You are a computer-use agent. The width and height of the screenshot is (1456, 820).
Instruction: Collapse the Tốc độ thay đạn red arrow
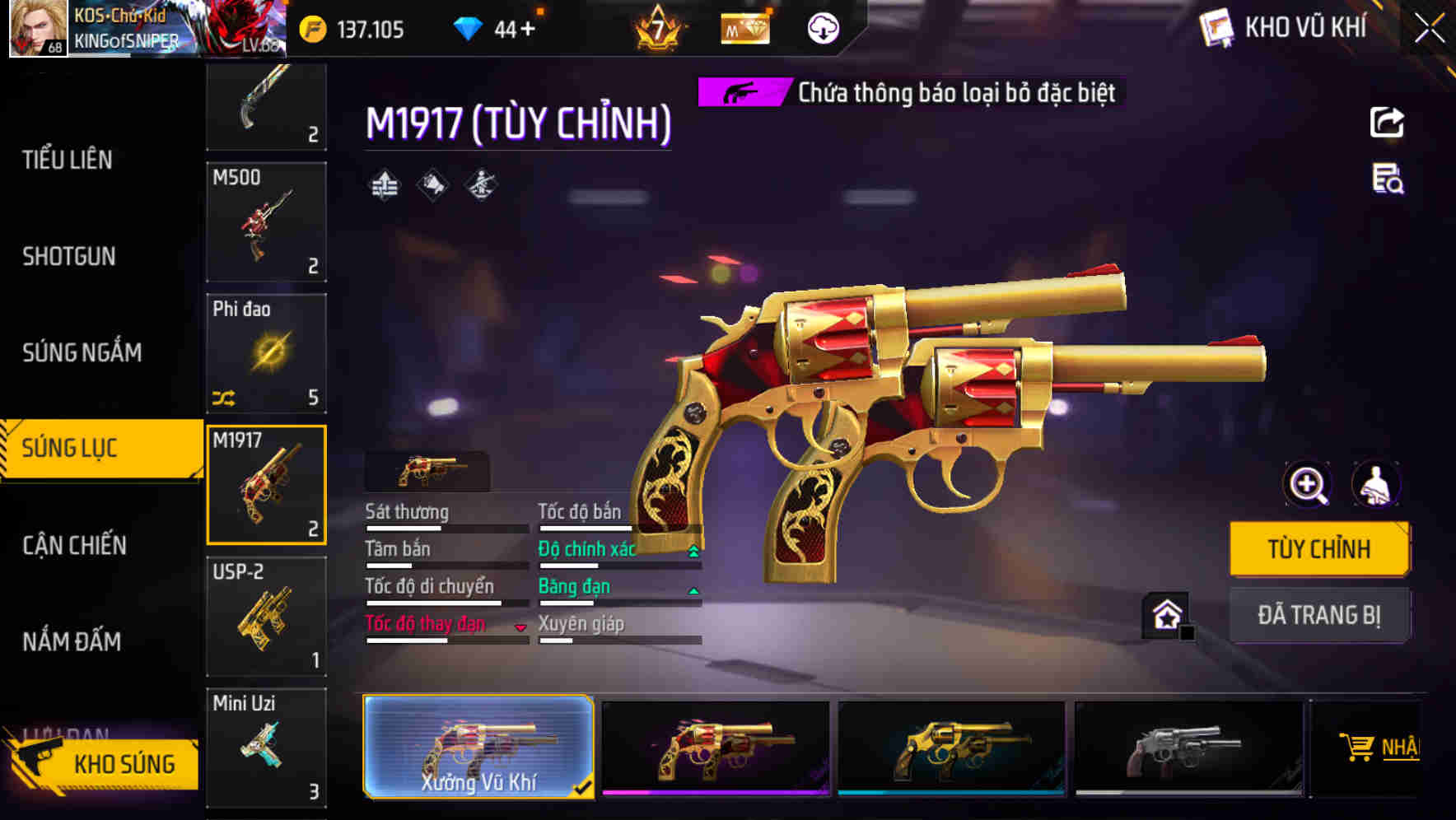[x=520, y=626]
